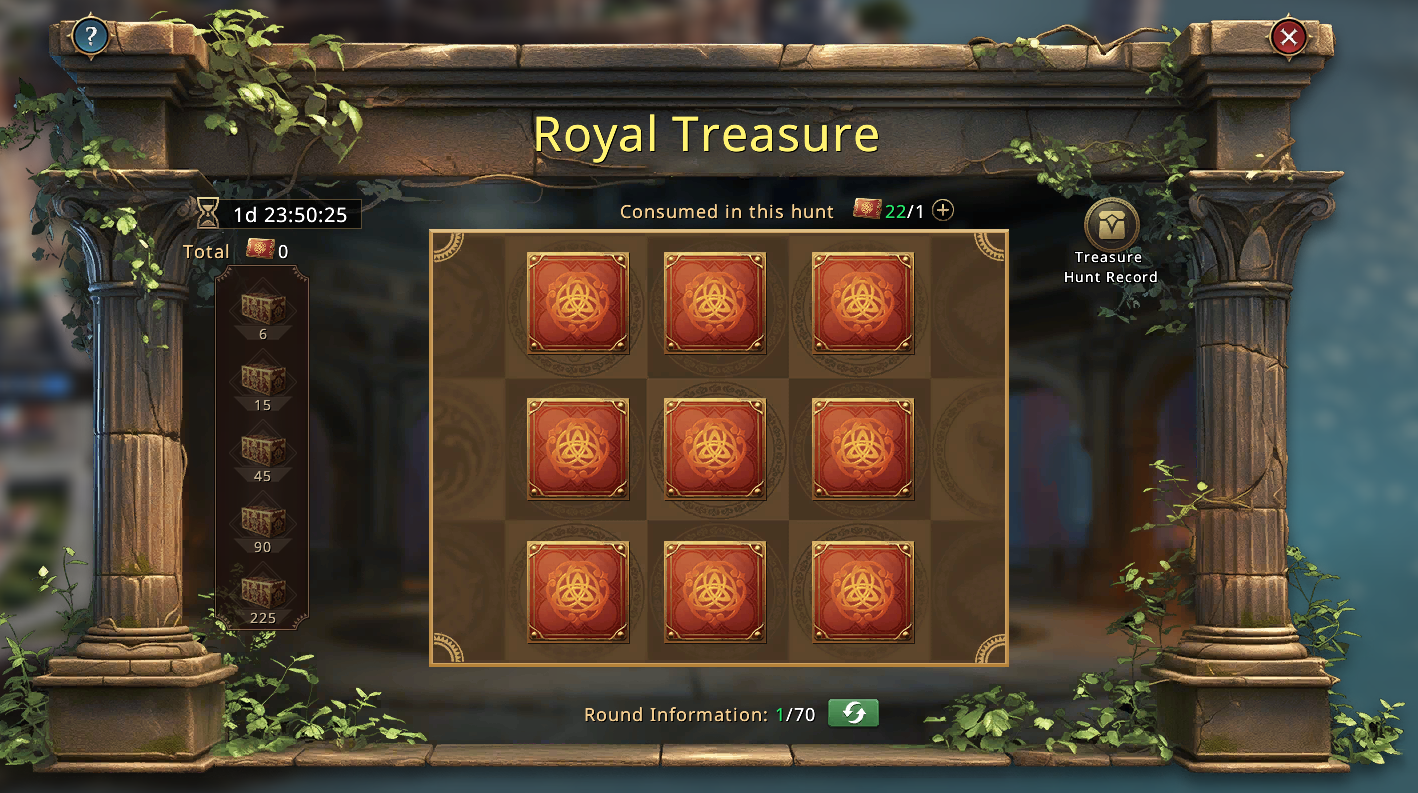Select the middle-right treasure tile
Screen dimensions: 1418x793
click(x=862, y=448)
